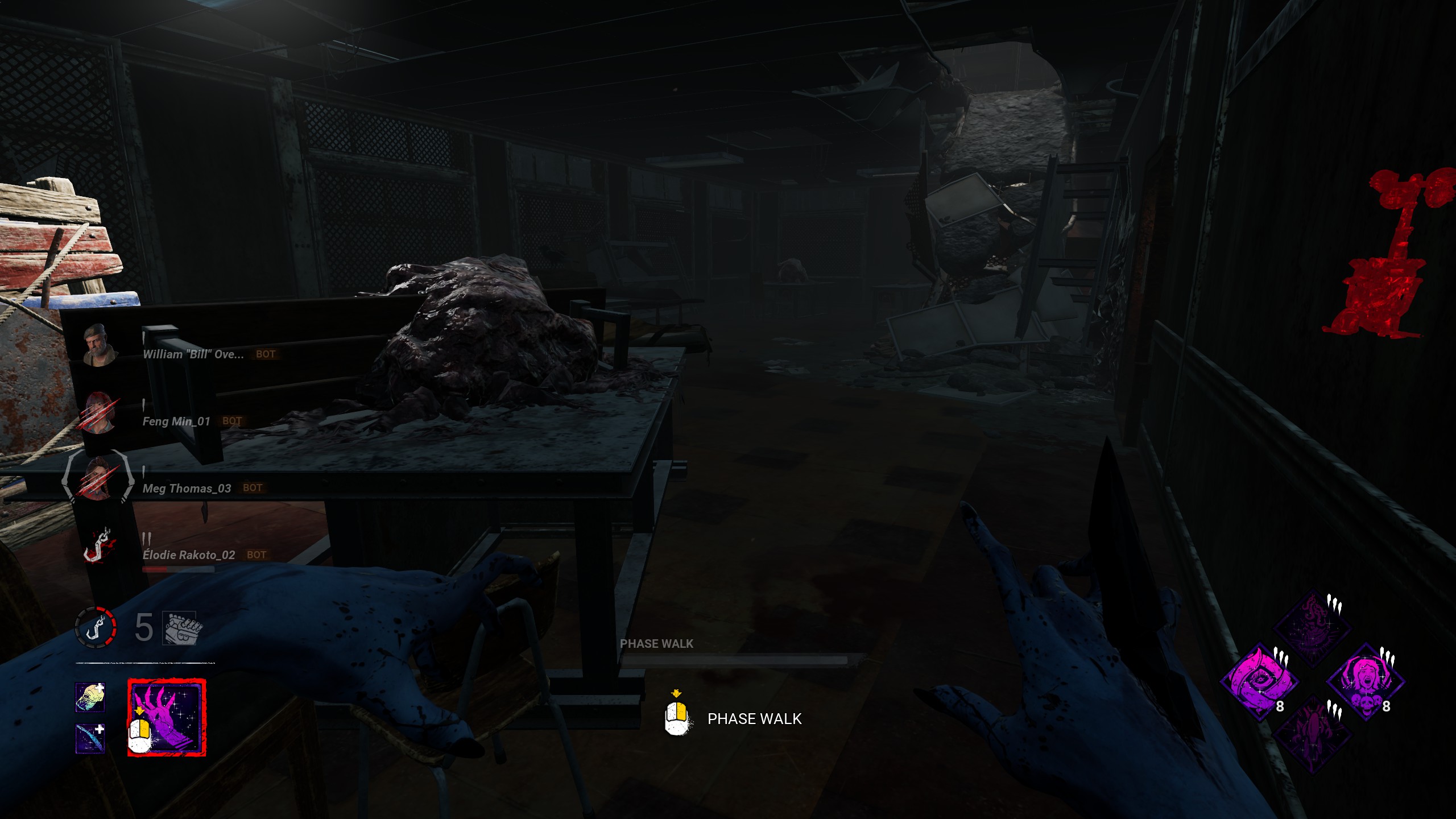This screenshot has width=1456, height=819.
Task: Click the hook stage counter ring
Action: (96, 627)
